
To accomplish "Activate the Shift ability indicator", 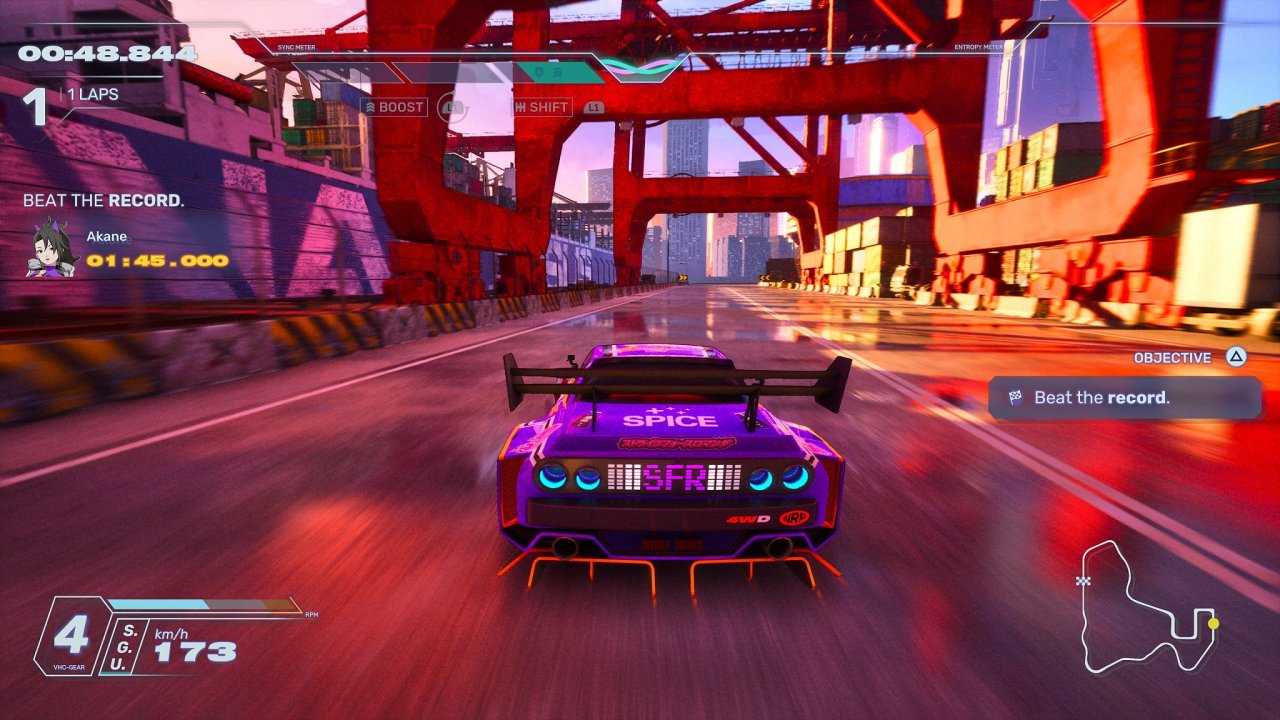I will point(541,107).
